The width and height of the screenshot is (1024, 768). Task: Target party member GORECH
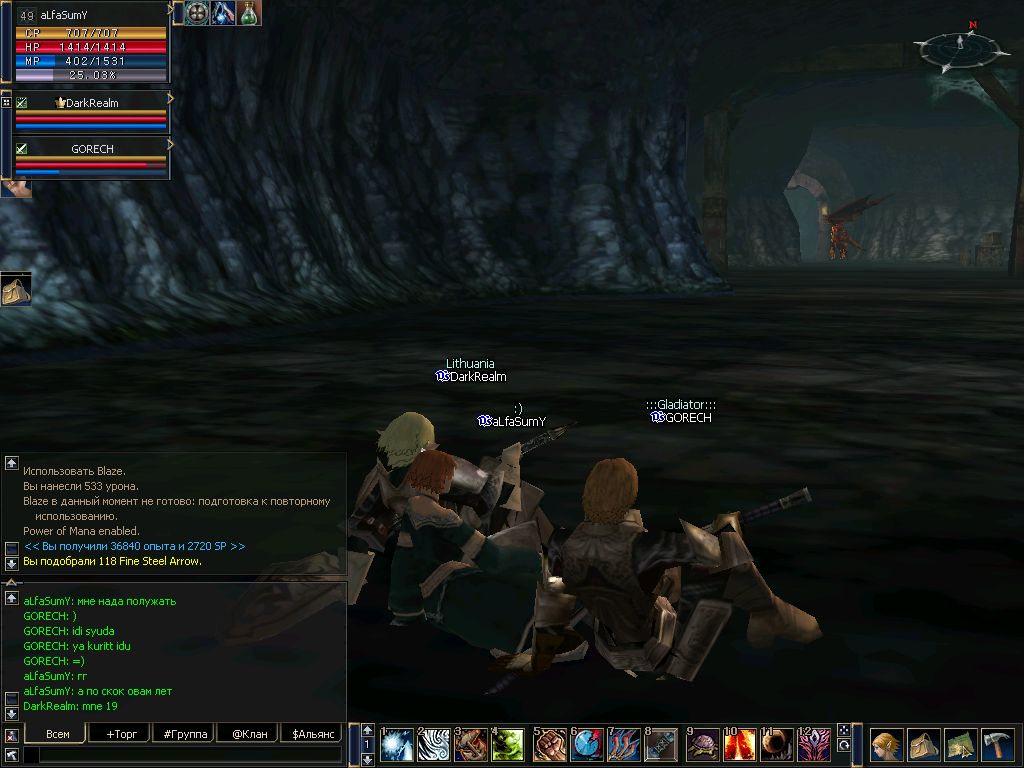point(92,149)
